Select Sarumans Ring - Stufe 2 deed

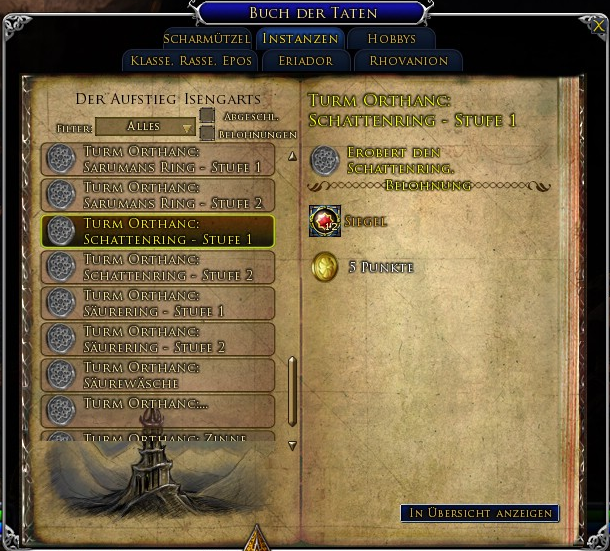[x=158, y=196]
